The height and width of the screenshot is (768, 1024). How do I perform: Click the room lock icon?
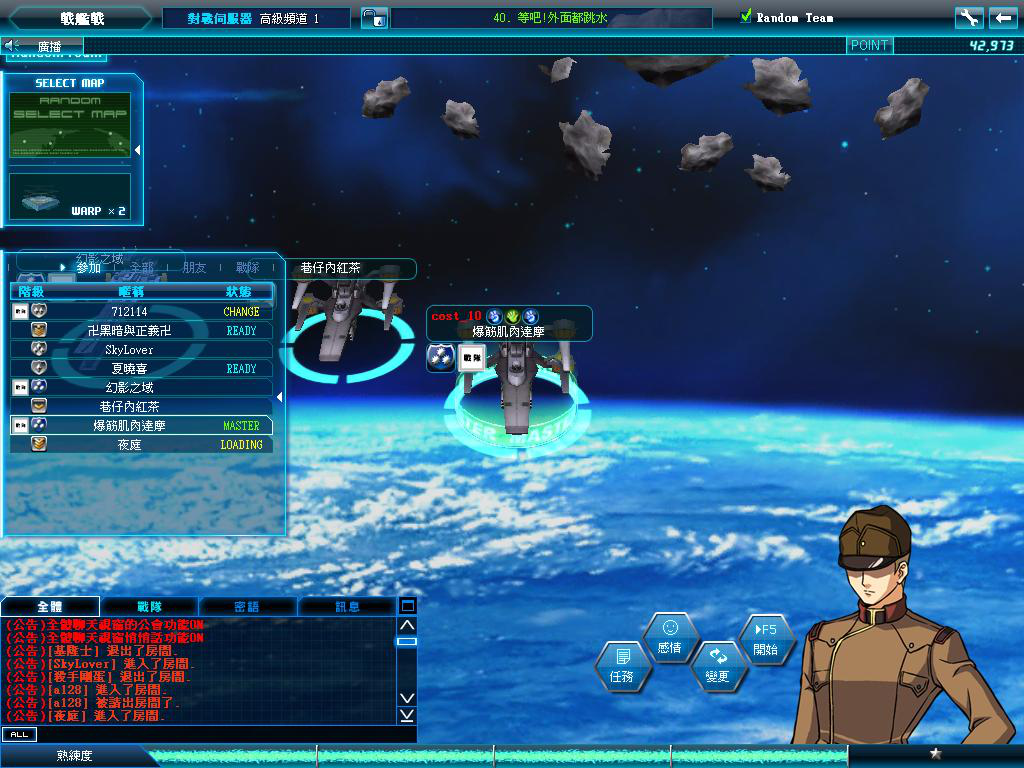pos(372,18)
